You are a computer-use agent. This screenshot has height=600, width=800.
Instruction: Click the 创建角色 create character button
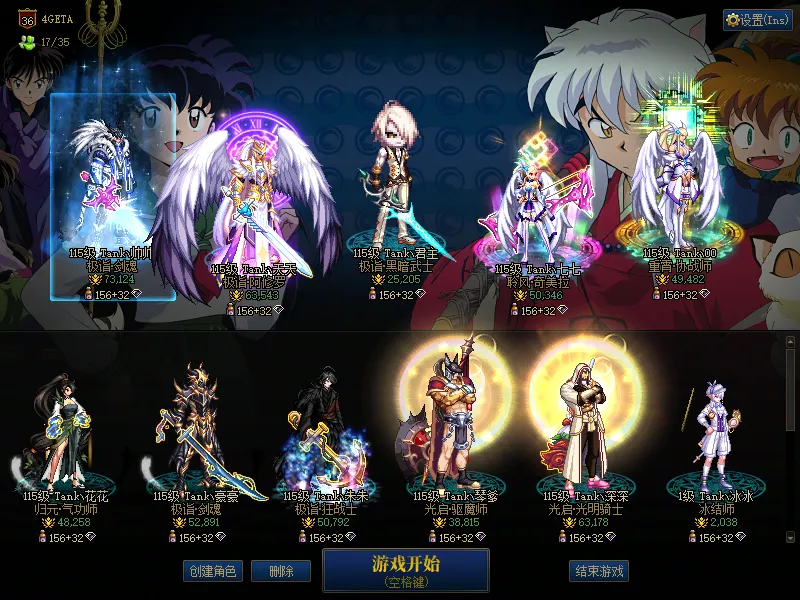[212, 571]
